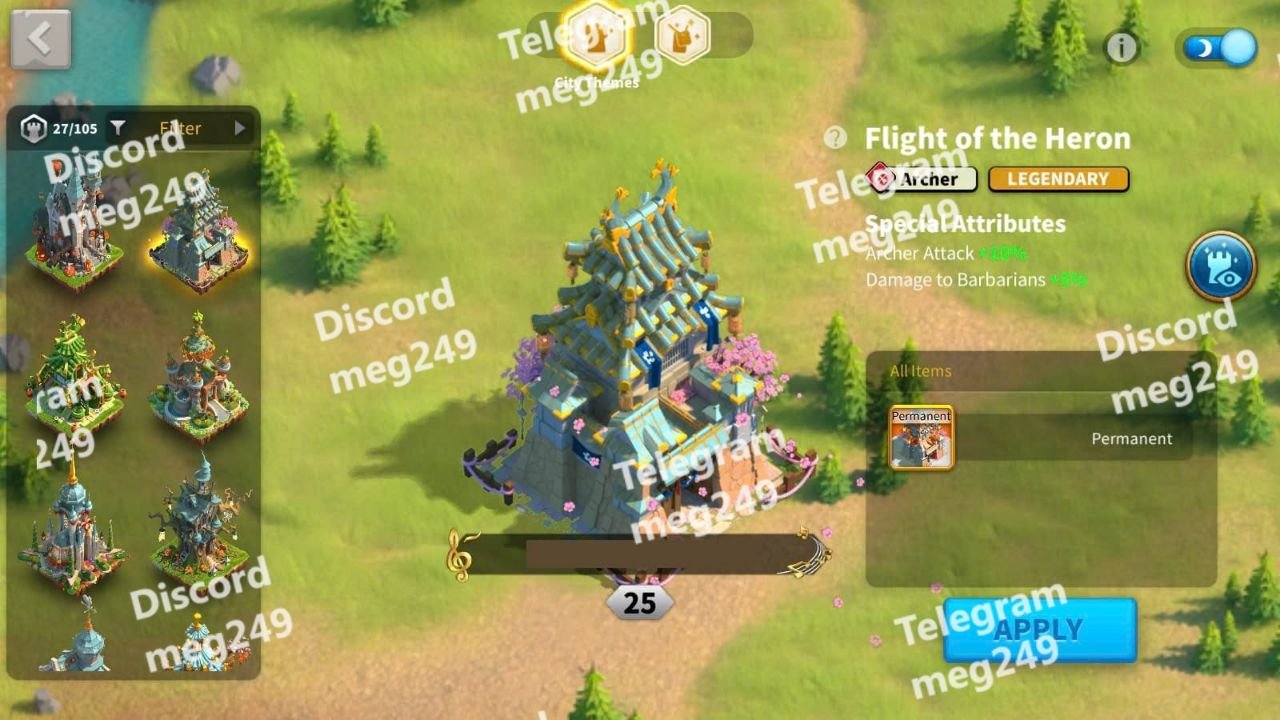Screen dimensions: 1280x720
Task: Click the castle eye preview button
Action: (1220, 267)
